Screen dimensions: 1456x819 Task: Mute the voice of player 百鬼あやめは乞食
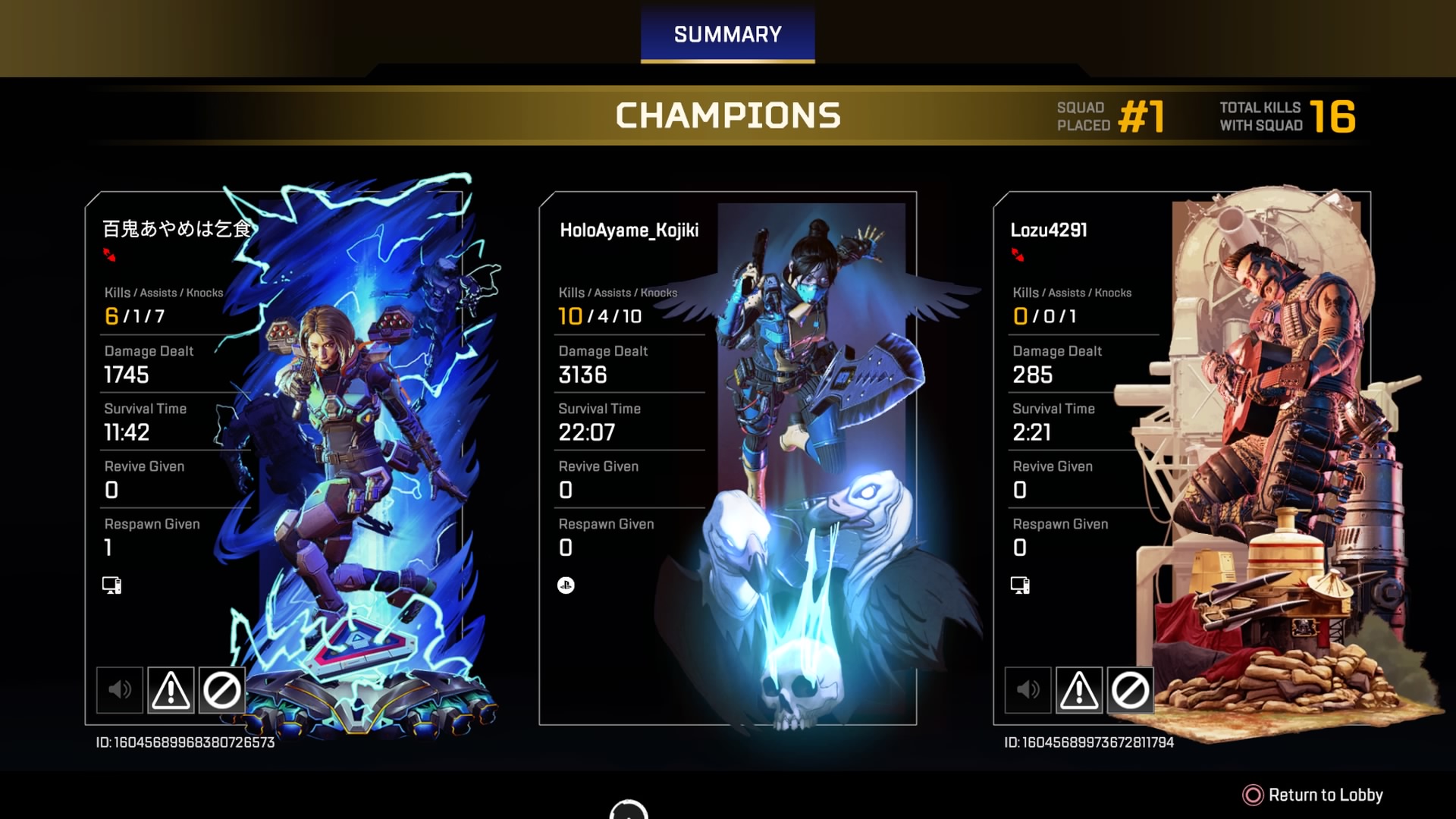click(x=120, y=690)
